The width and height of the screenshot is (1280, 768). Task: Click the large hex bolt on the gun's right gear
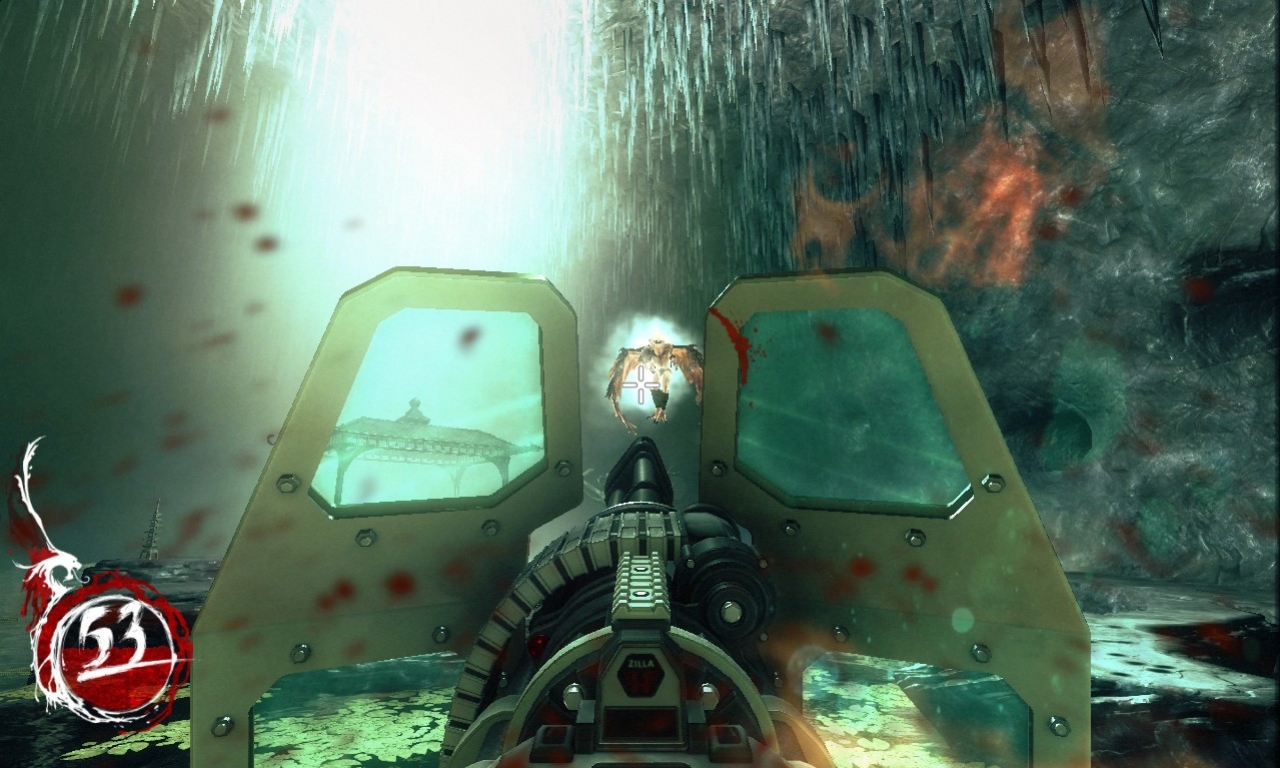pos(730,613)
